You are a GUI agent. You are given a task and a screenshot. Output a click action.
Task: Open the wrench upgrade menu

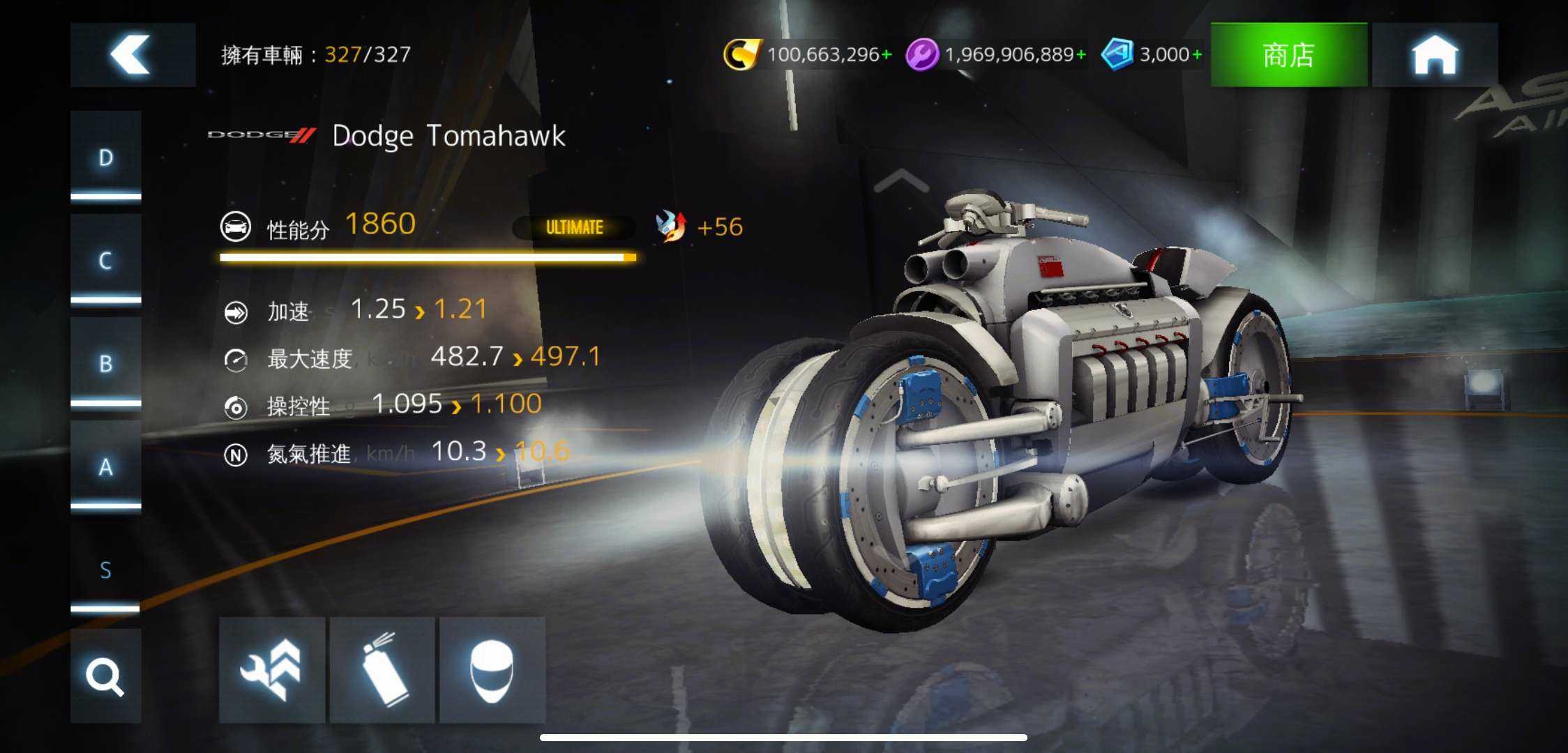(x=271, y=670)
